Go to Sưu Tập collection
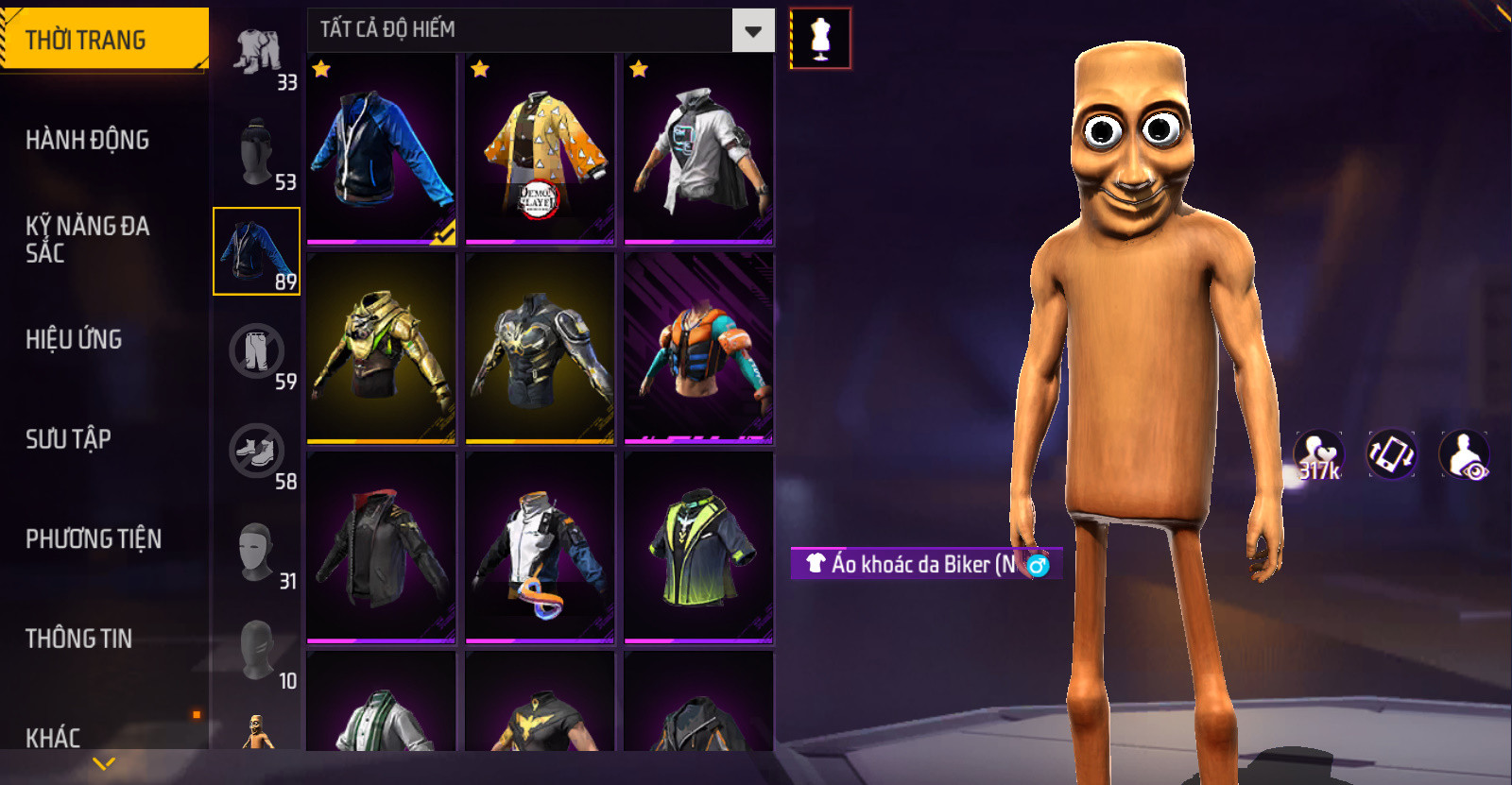This screenshot has width=1512, height=785. [x=68, y=439]
